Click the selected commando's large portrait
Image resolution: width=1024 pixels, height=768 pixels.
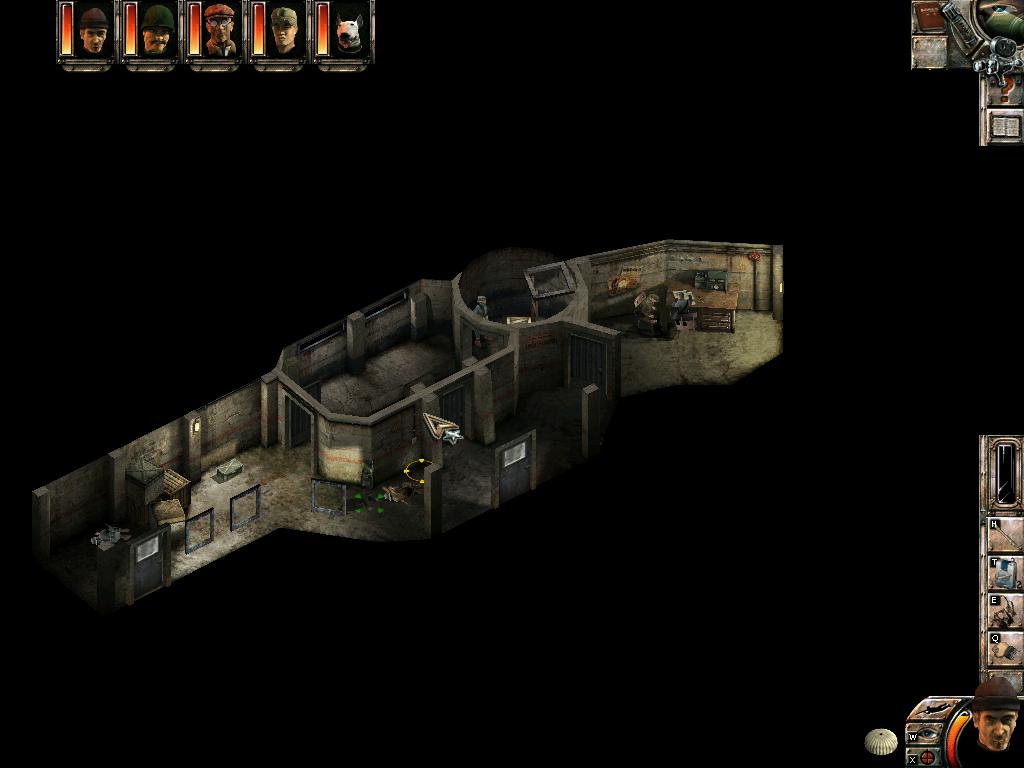[x=995, y=723]
